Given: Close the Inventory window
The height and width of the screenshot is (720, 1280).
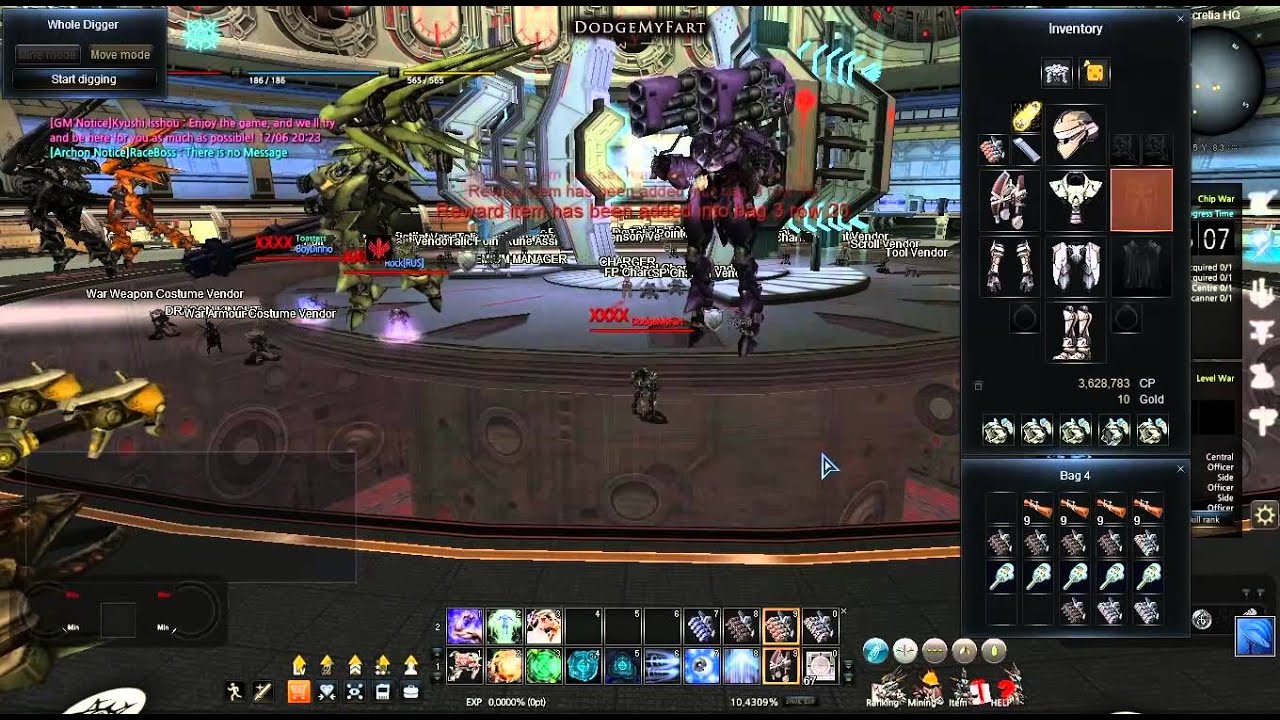Looking at the screenshot, I should point(1180,19).
